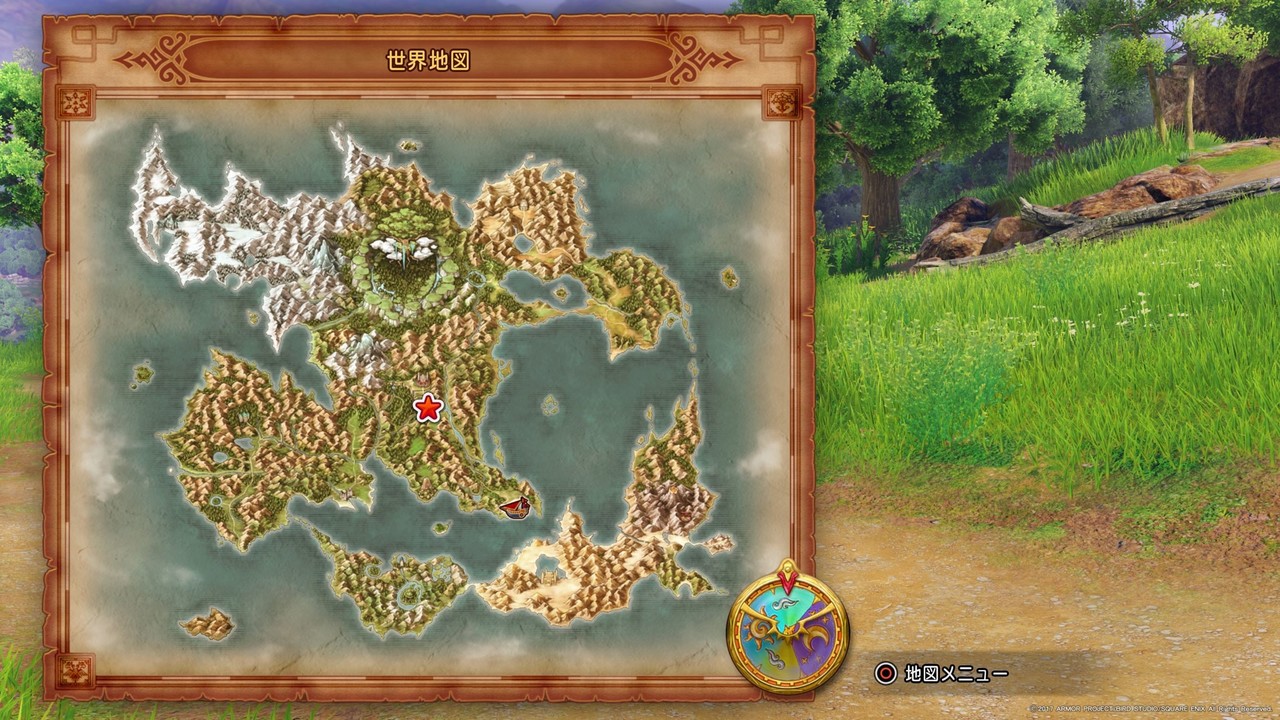This screenshot has width=1280, height=720.
Task: Click the ship icon near the southern coast
Action: [x=516, y=509]
